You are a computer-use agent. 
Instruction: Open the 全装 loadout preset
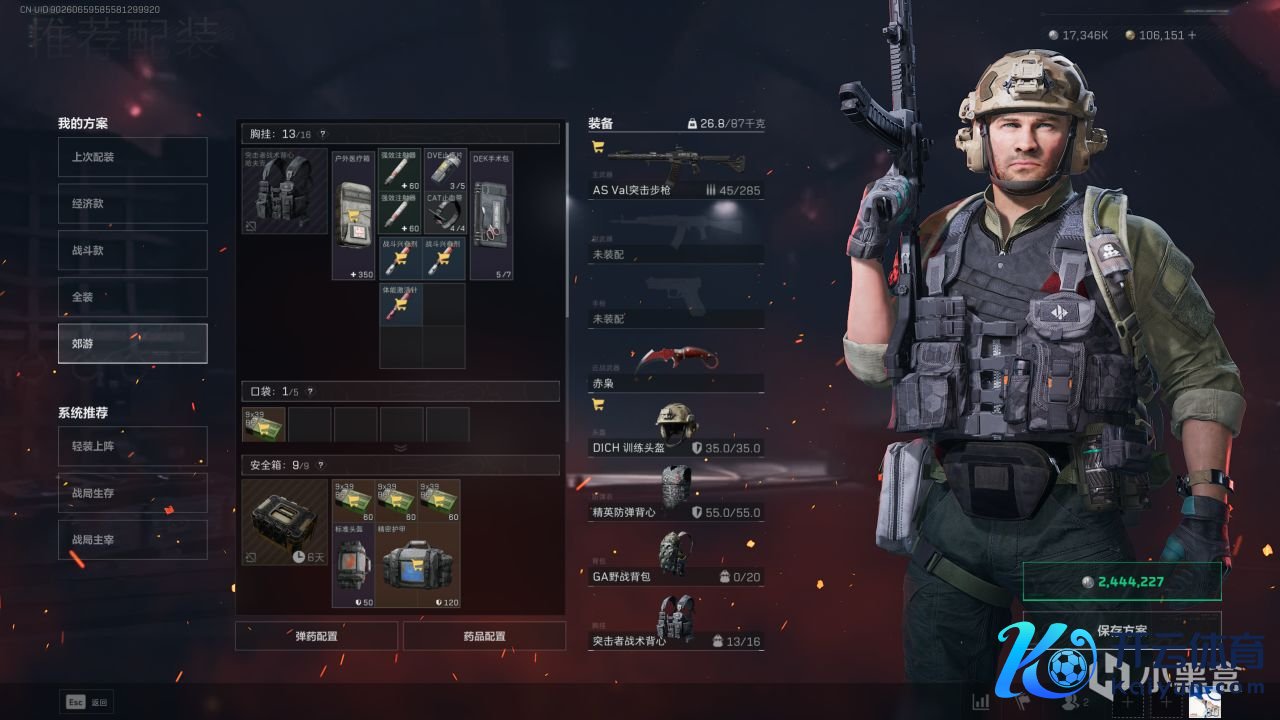click(132, 297)
